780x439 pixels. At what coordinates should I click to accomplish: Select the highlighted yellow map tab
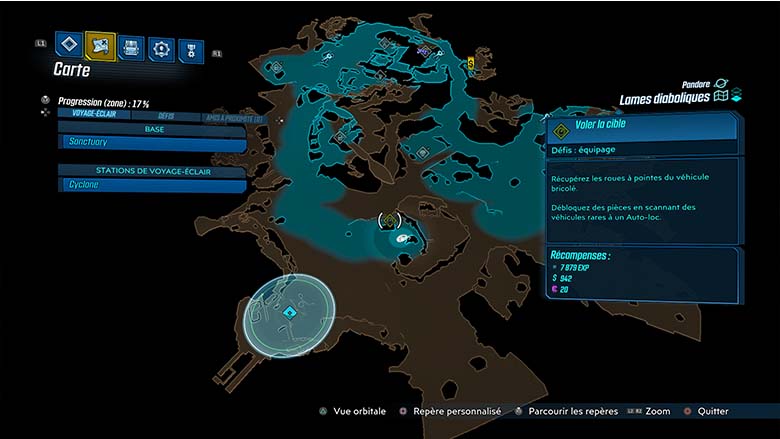[100, 44]
